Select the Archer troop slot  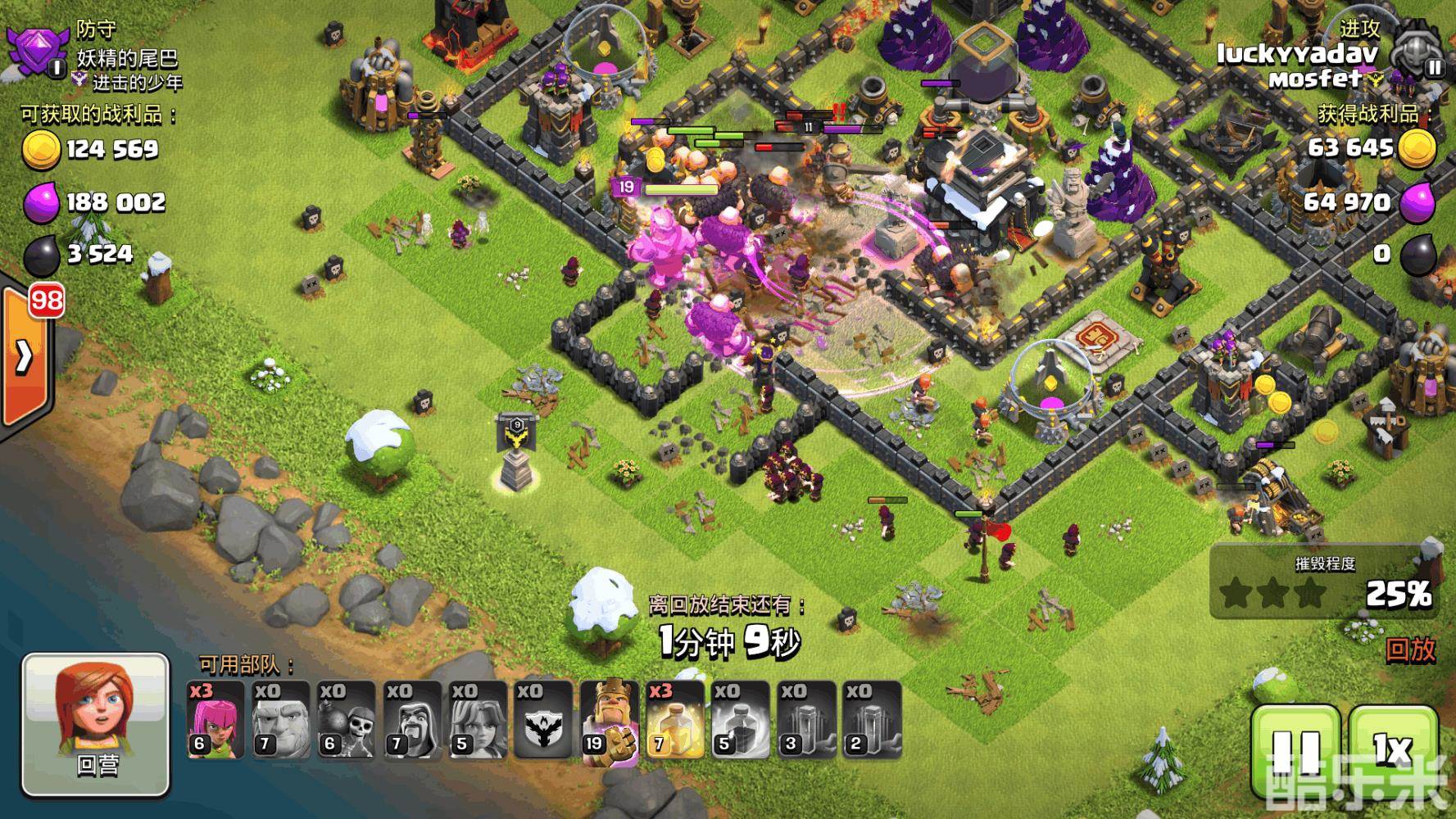tap(215, 719)
